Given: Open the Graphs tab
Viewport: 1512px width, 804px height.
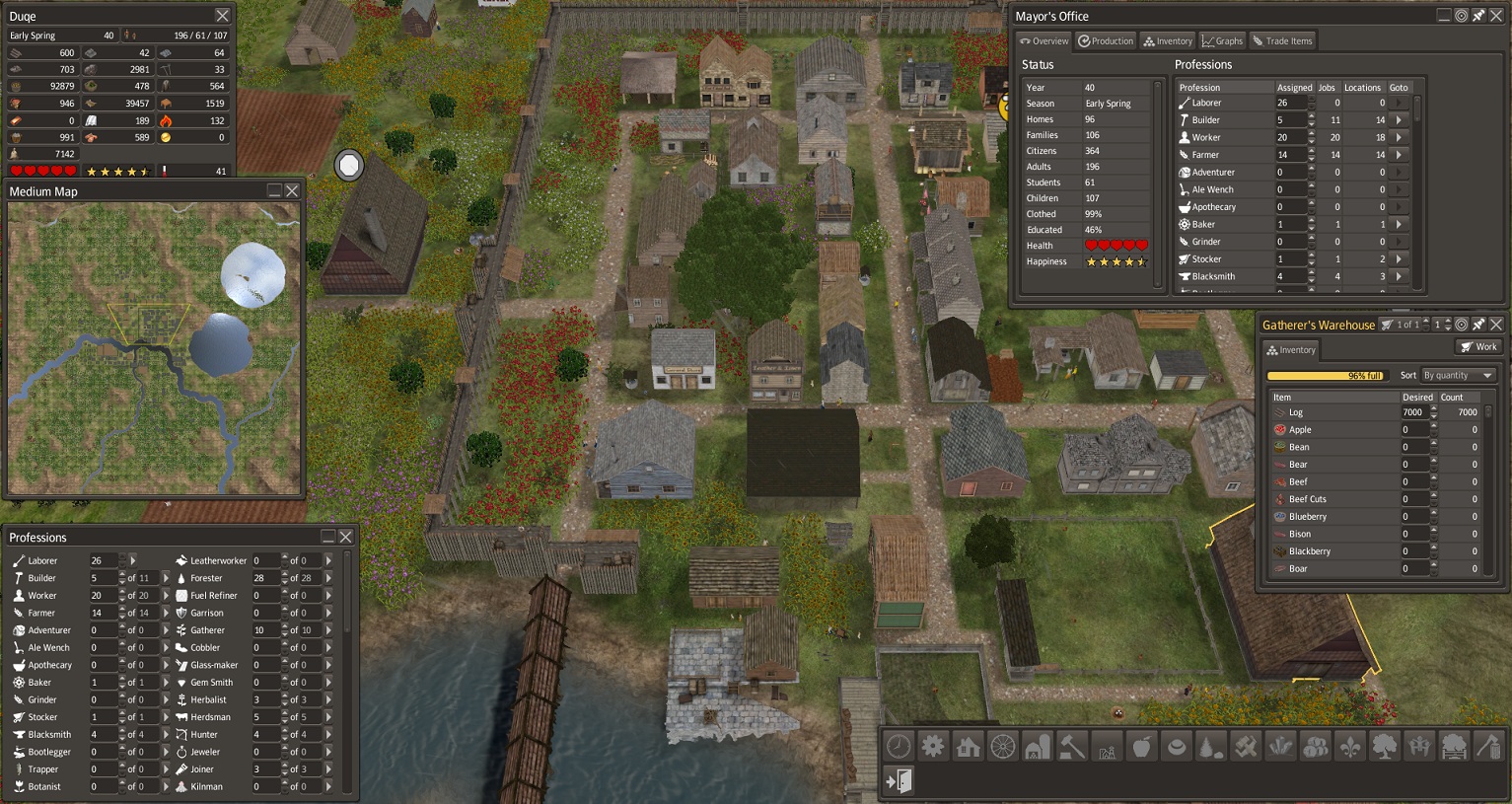Looking at the screenshot, I should click(1222, 41).
